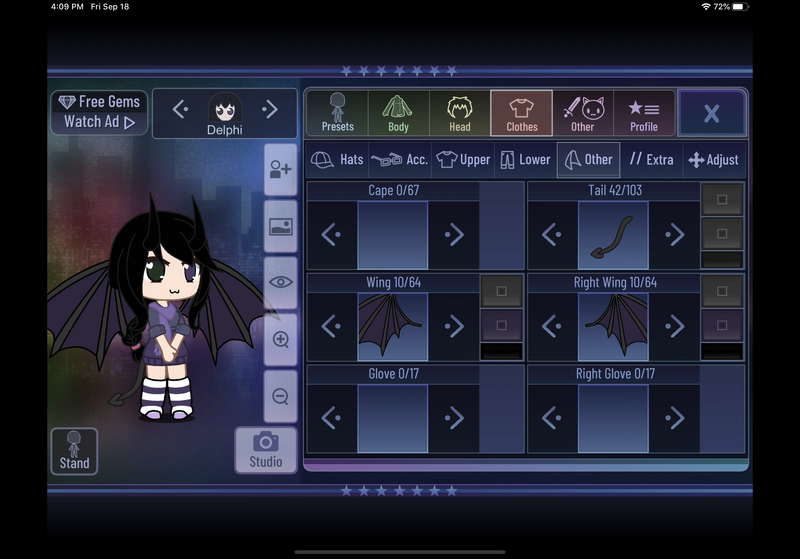Open the Studio camera mode
The image size is (800, 559).
coord(265,449)
